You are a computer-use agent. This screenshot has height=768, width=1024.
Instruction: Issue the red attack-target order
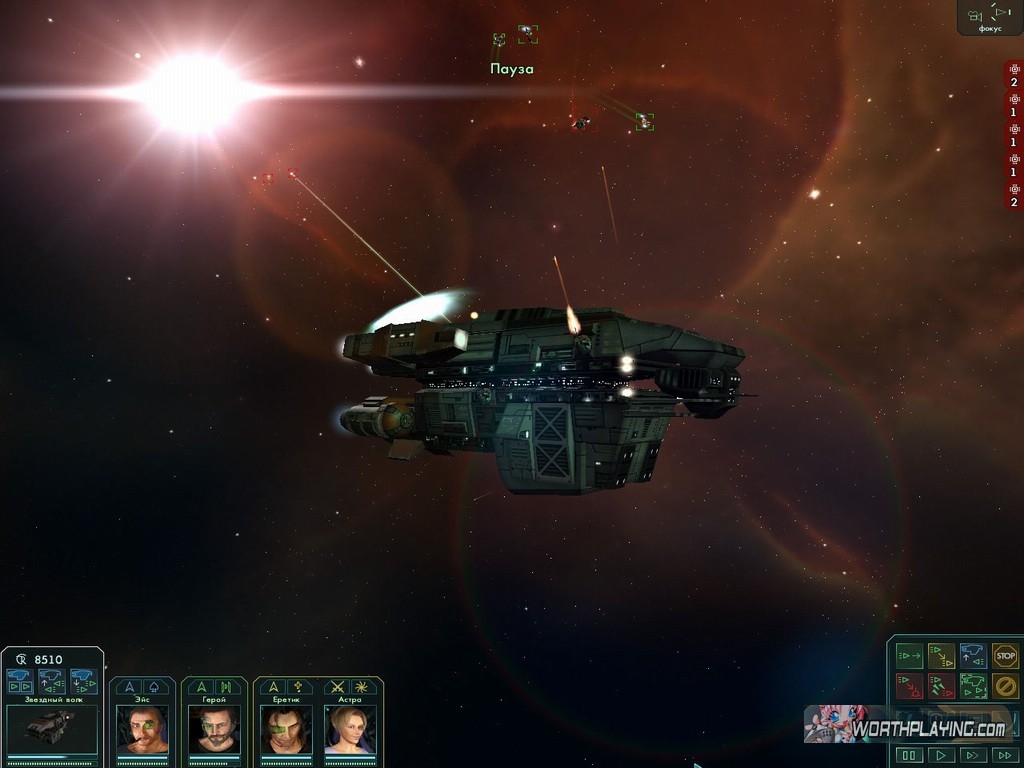tap(909, 686)
